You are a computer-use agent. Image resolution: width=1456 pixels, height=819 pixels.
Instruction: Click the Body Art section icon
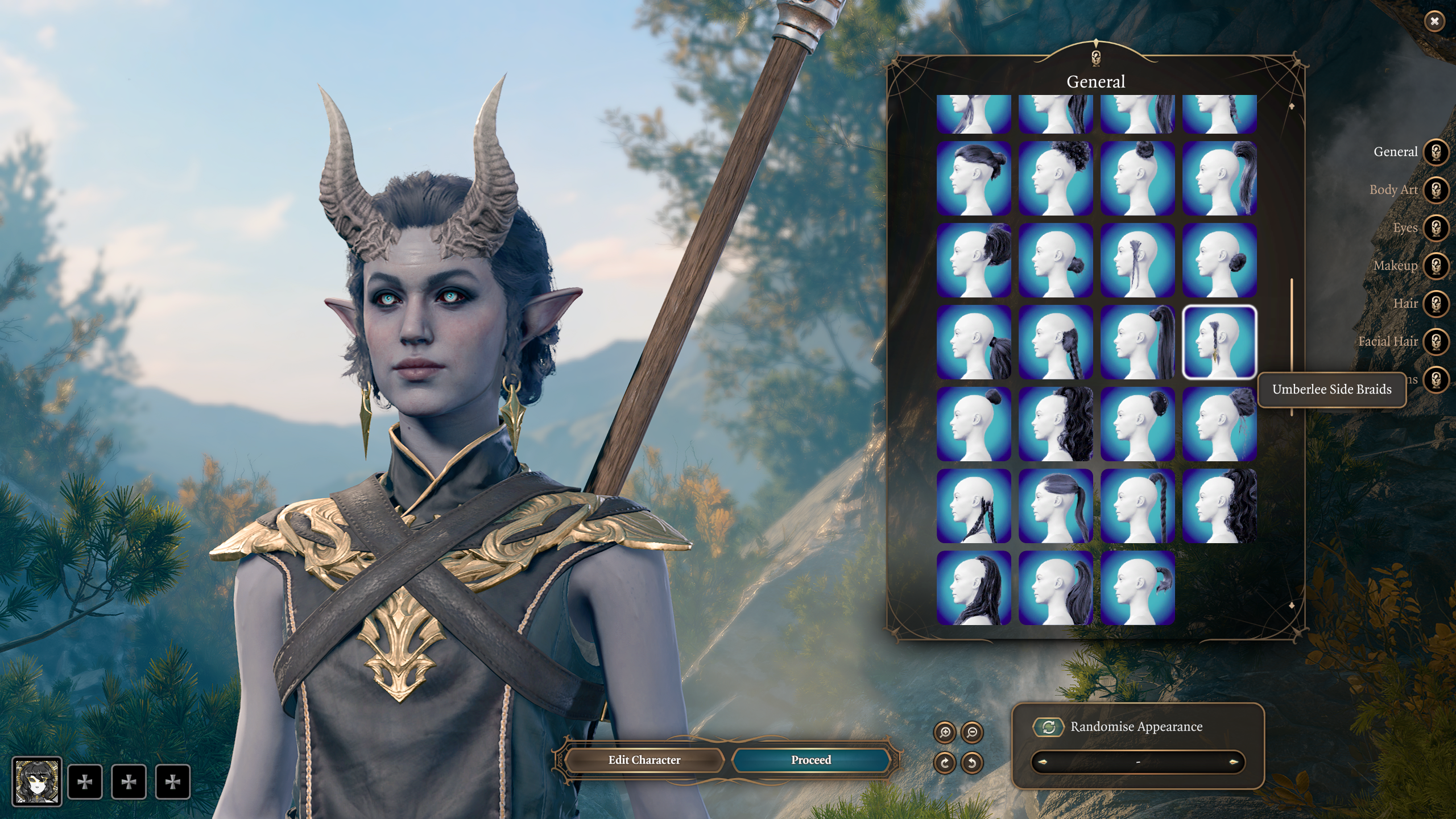click(1438, 189)
